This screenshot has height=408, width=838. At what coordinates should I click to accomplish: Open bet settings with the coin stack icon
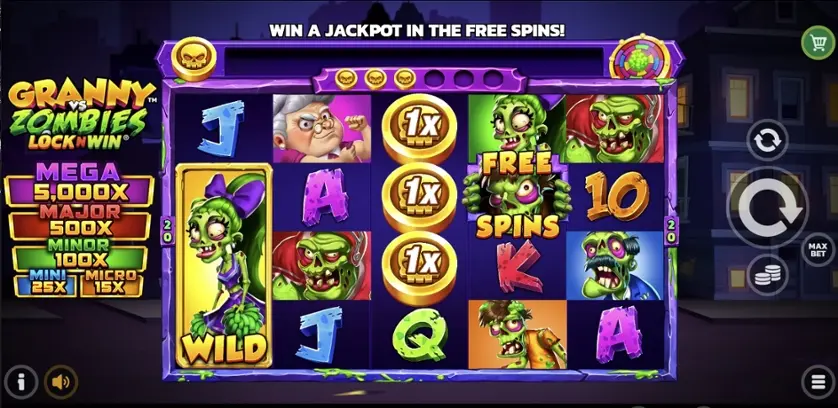pos(768,274)
